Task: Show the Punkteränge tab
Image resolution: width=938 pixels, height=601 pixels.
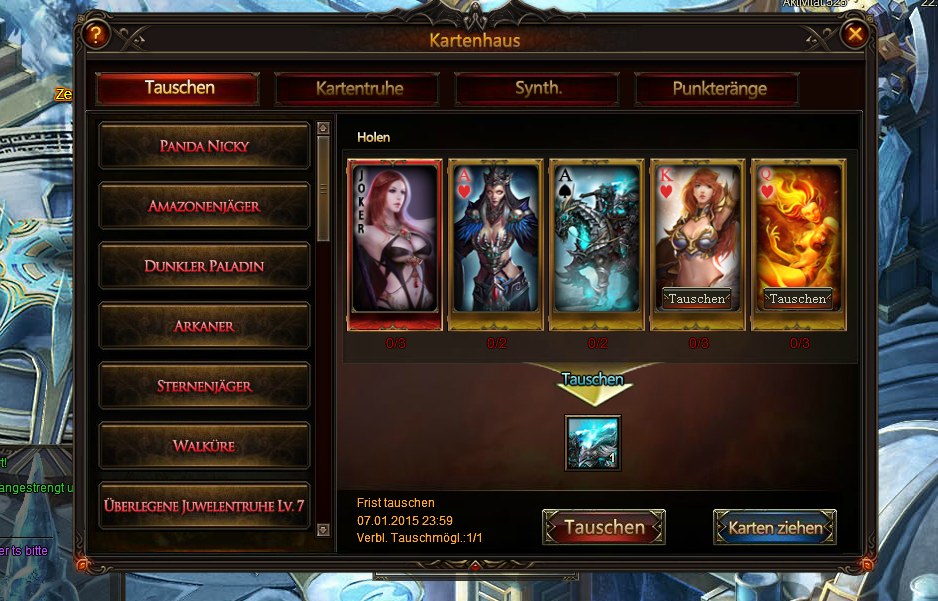Action: [x=718, y=88]
